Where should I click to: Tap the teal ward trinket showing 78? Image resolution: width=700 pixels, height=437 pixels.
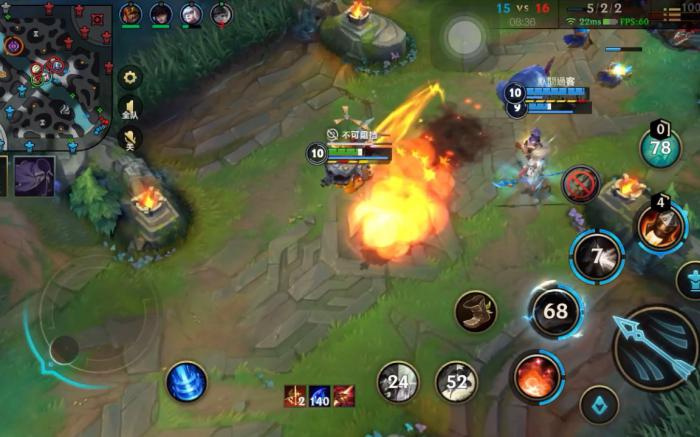point(660,149)
